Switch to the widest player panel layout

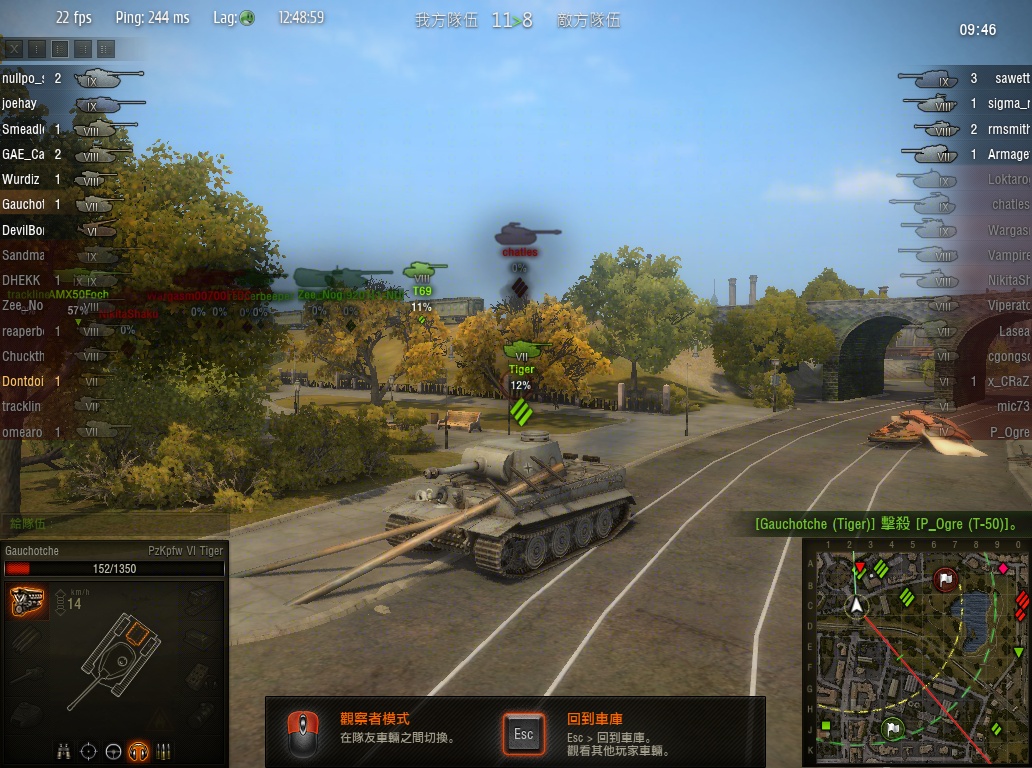click(106, 48)
